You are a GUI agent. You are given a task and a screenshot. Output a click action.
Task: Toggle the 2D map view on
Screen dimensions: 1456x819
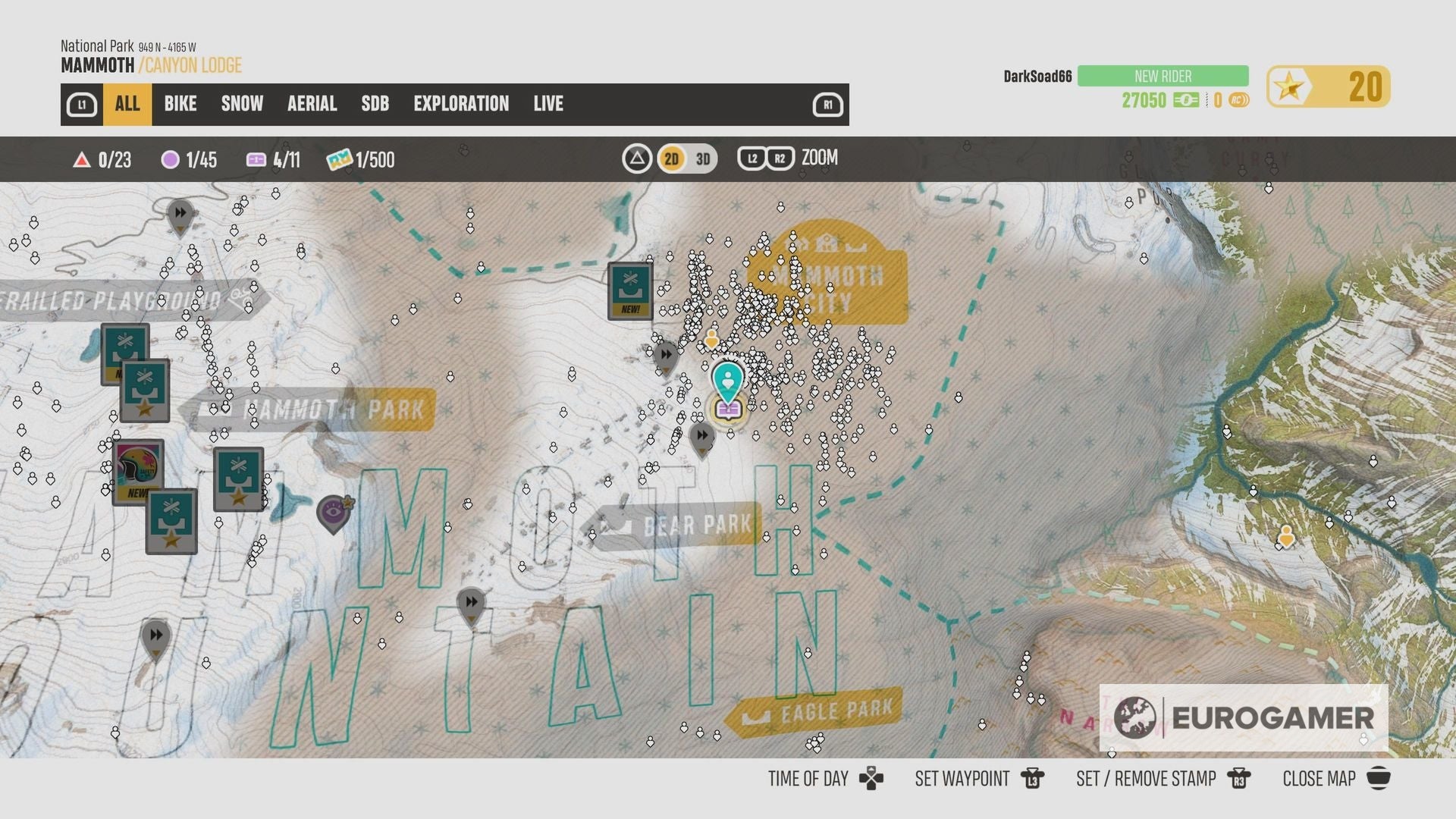pyautogui.click(x=670, y=159)
